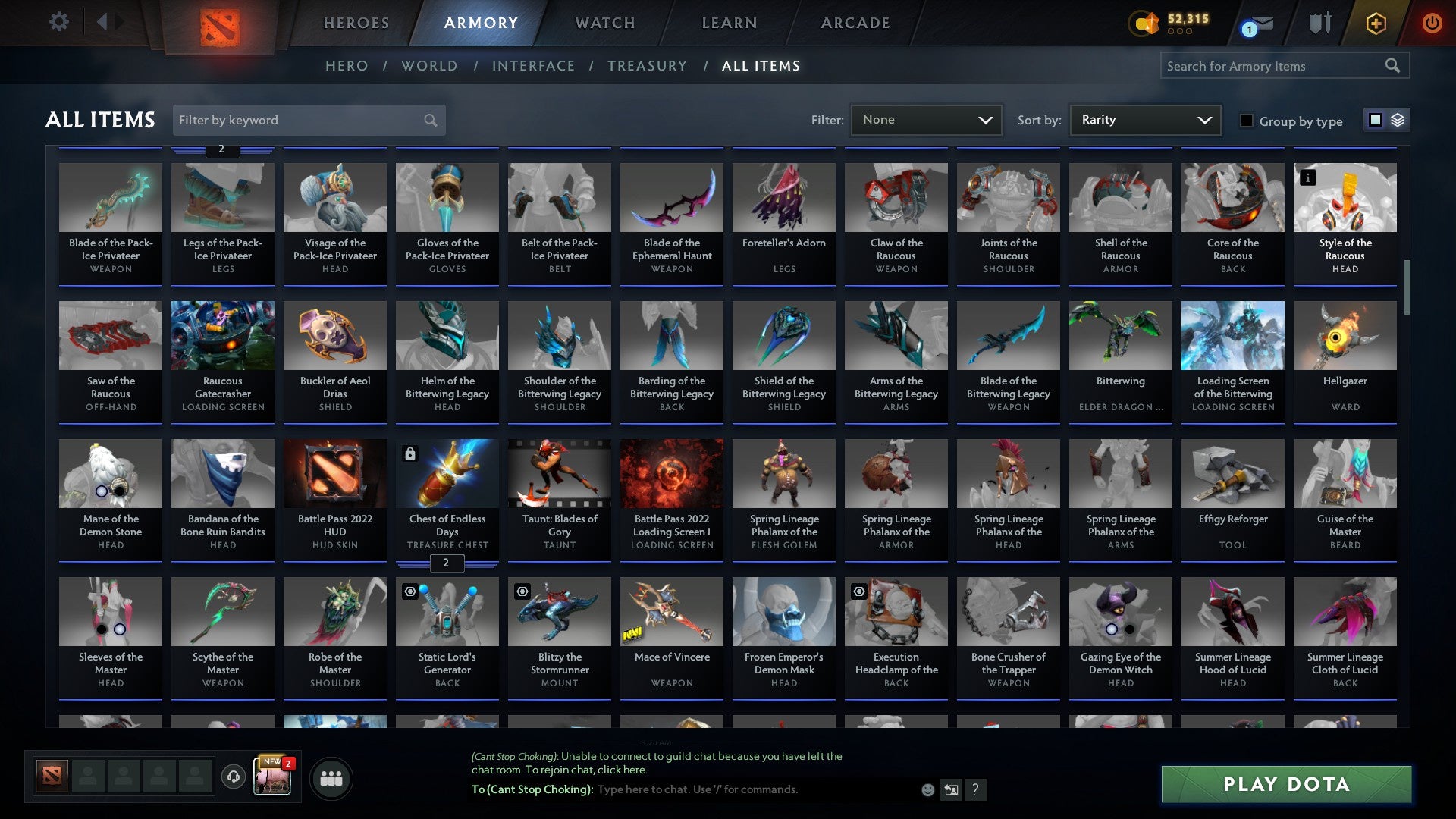
Task: Expand the back arrow navigation chevron
Action: coord(103,22)
